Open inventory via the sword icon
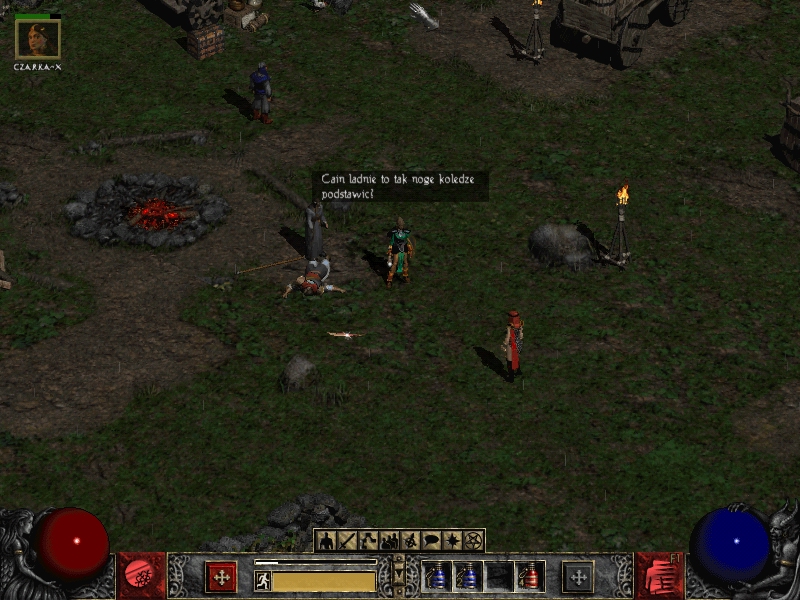 point(347,541)
